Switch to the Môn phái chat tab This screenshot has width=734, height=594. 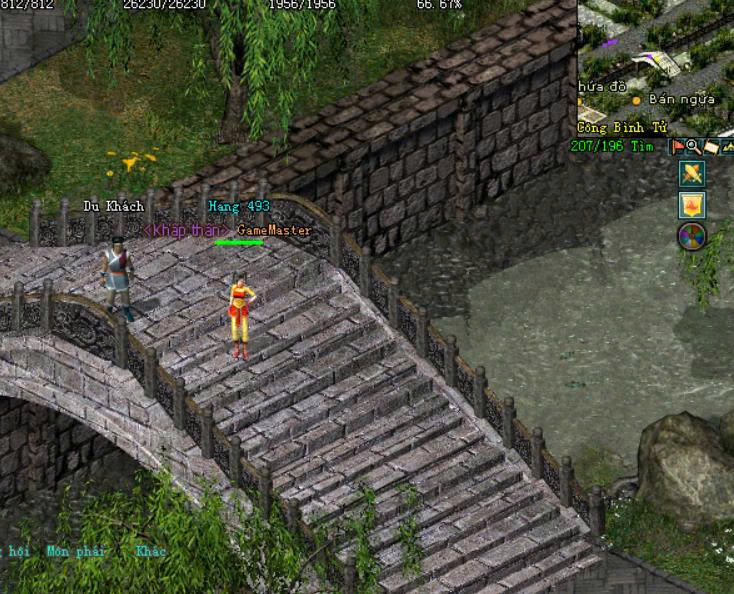point(76,551)
